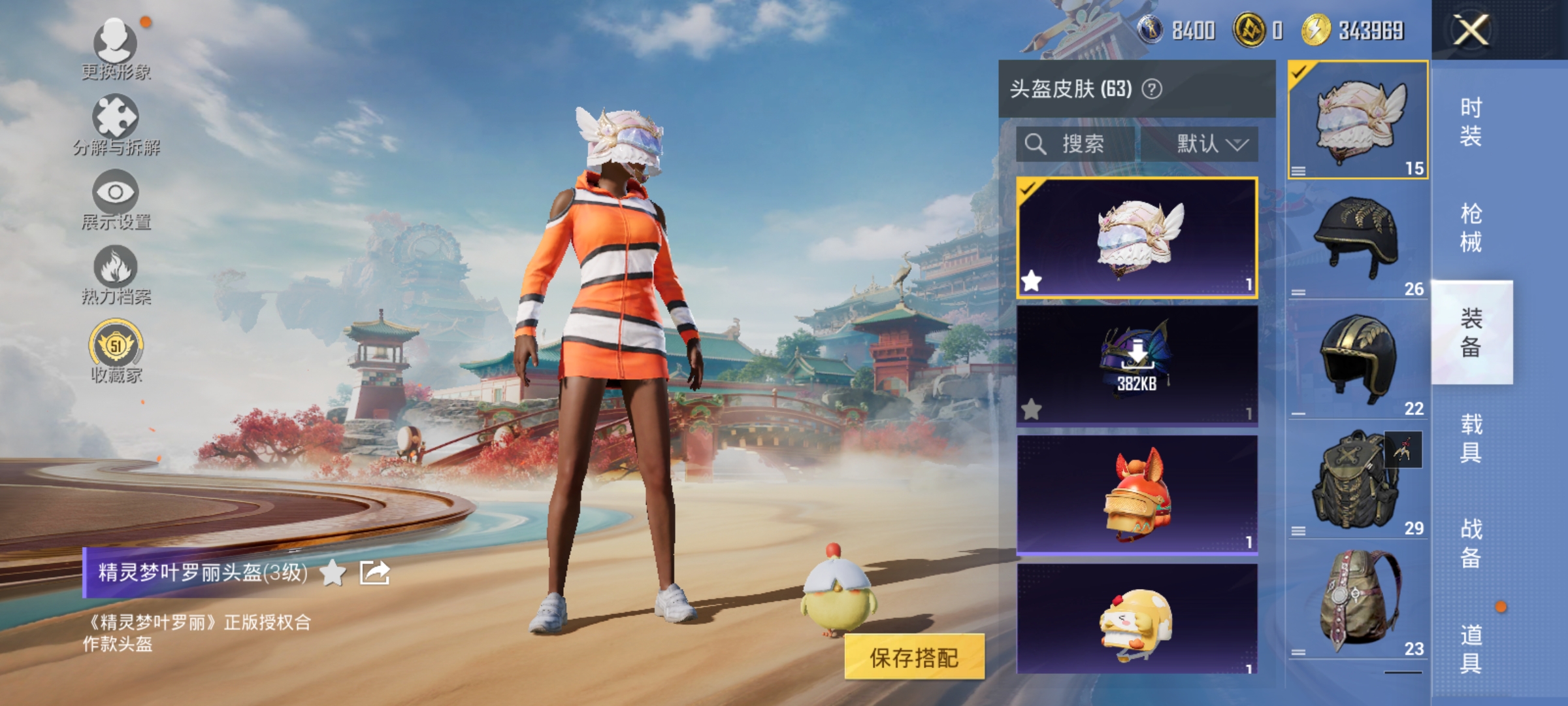This screenshot has width=1568, height=706.
Task: Click the search 搜索 field
Action: [1078, 144]
